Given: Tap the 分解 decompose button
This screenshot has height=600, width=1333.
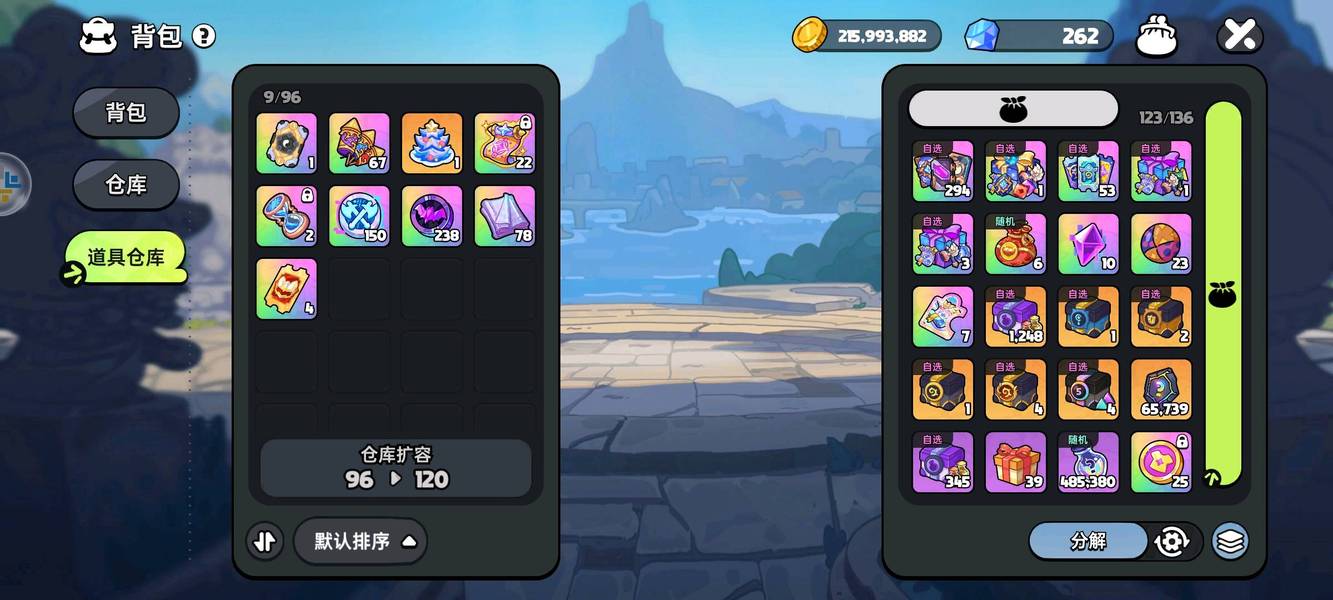Looking at the screenshot, I should [x=1088, y=541].
